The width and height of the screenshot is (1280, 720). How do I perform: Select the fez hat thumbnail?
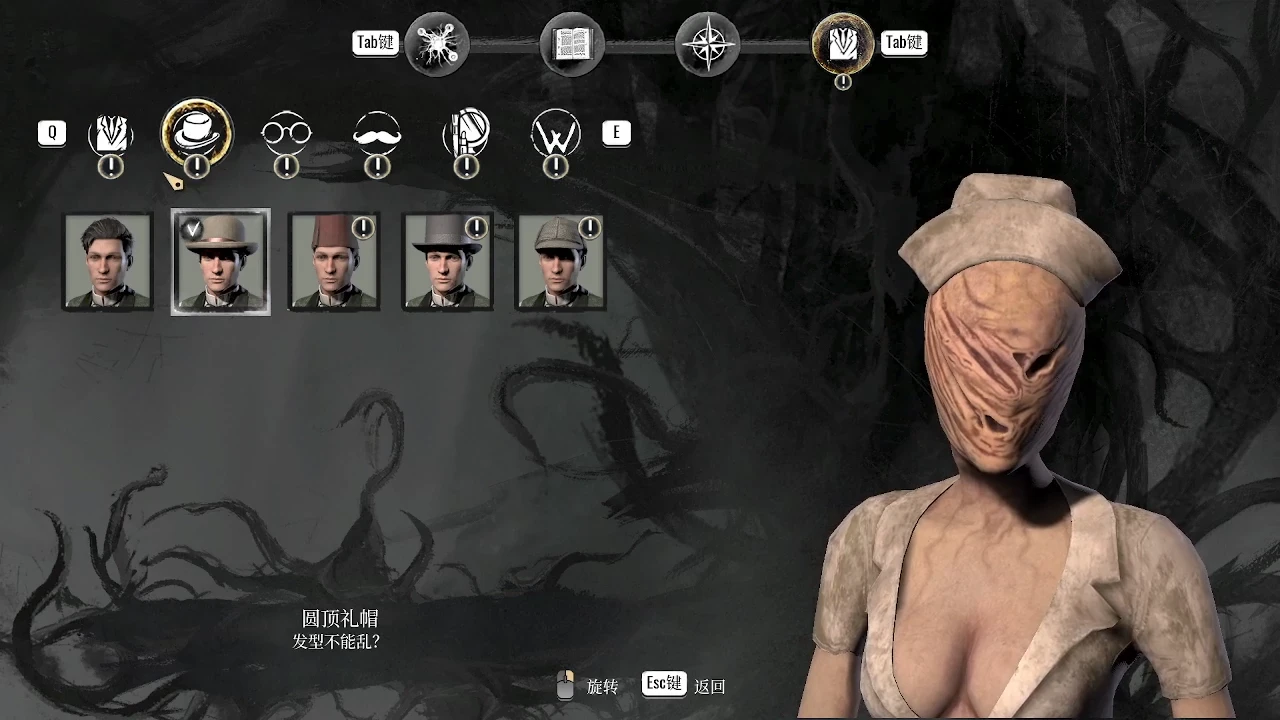pyautogui.click(x=334, y=261)
